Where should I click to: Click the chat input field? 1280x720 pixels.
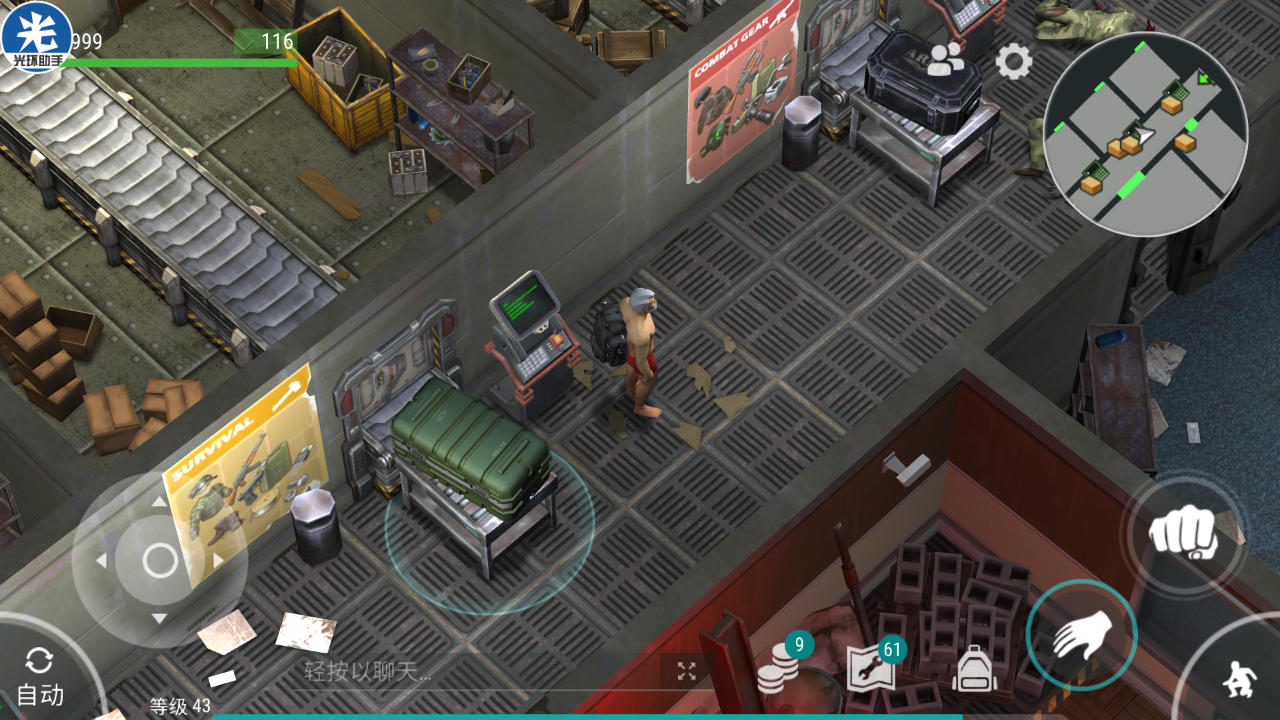click(470, 672)
